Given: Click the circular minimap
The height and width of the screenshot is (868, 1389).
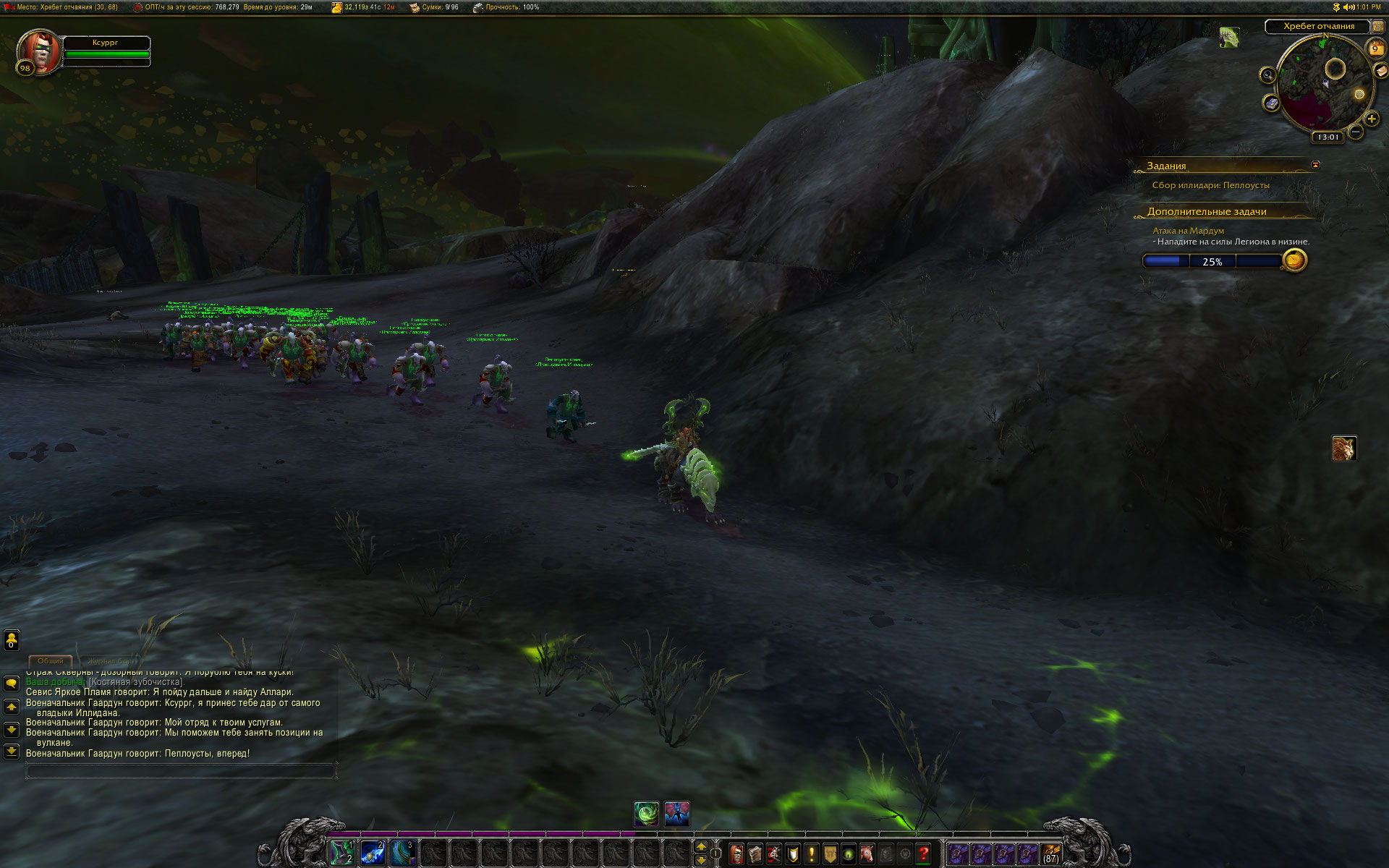Looking at the screenshot, I should (1323, 85).
